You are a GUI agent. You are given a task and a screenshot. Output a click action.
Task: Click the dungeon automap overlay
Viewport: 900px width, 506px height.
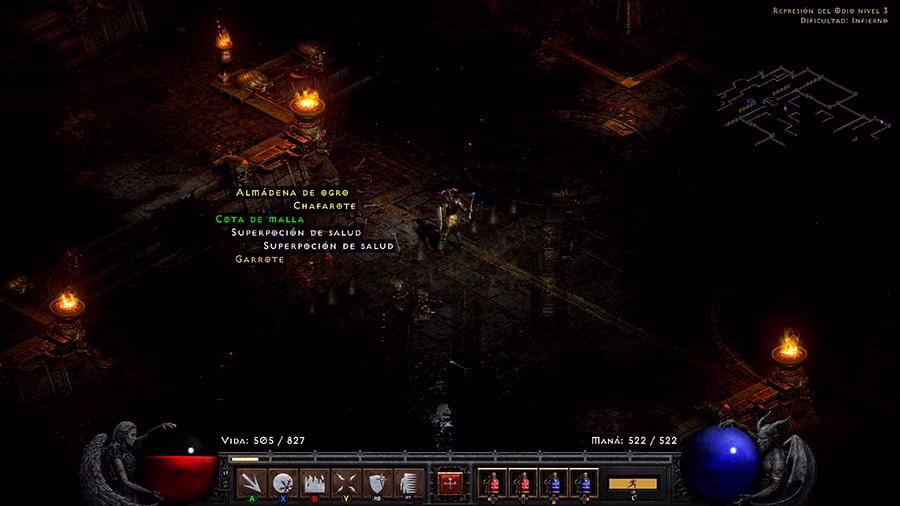pyautogui.click(x=800, y=105)
